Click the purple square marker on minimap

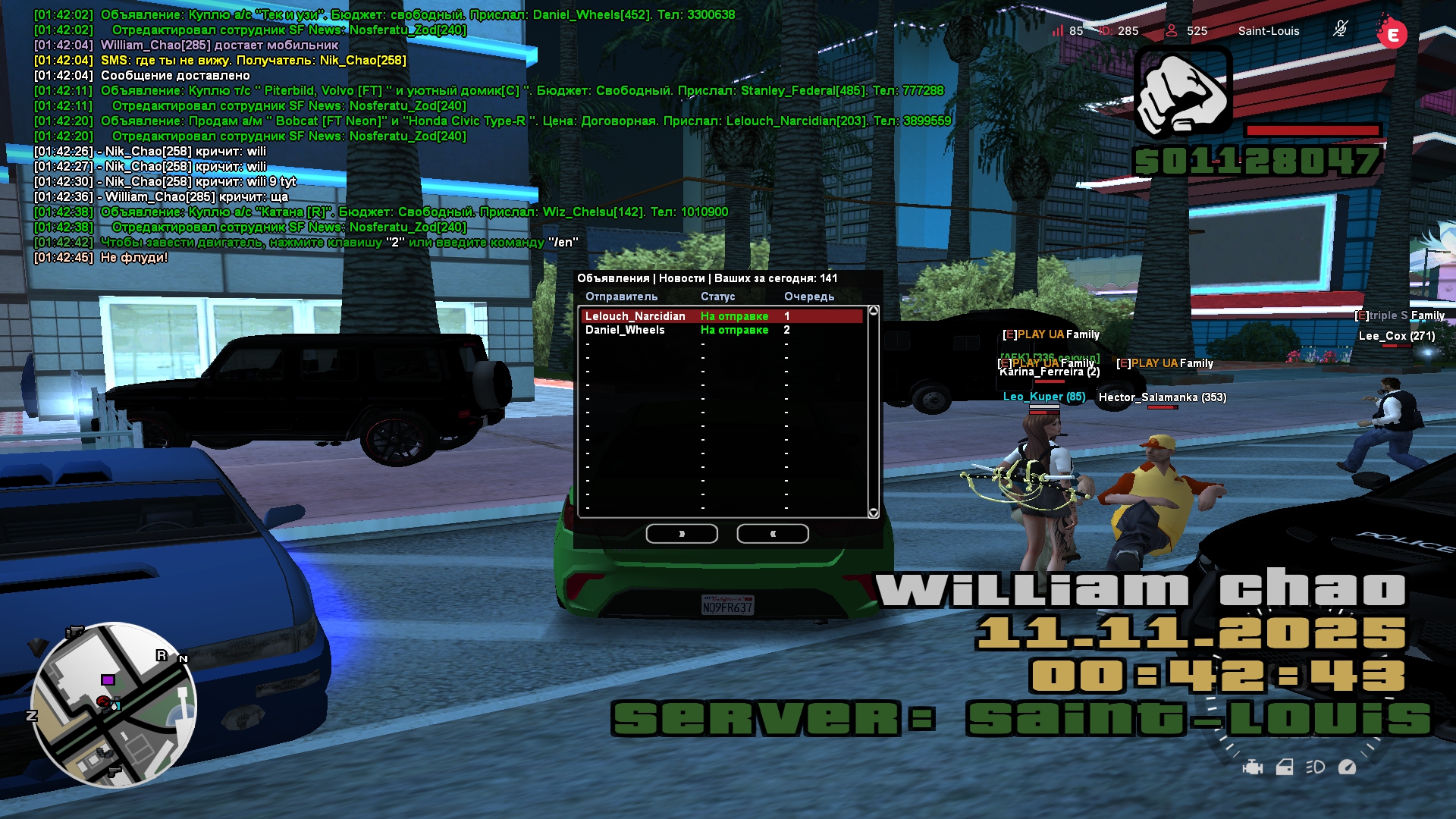[108, 680]
